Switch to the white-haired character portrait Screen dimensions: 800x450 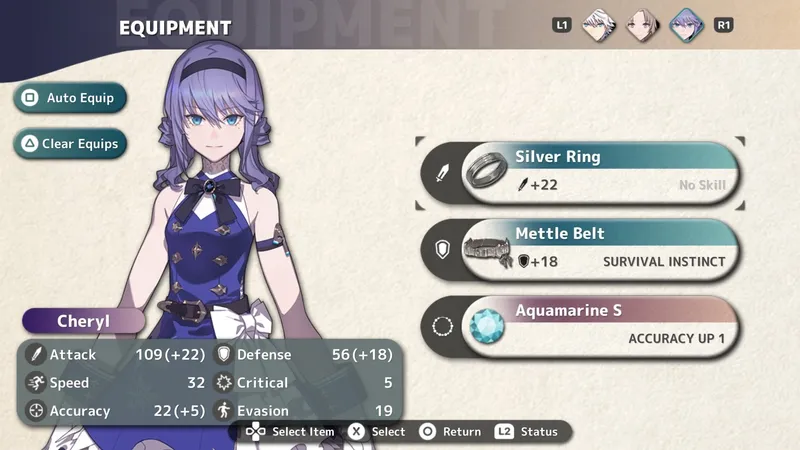click(599, 24)
